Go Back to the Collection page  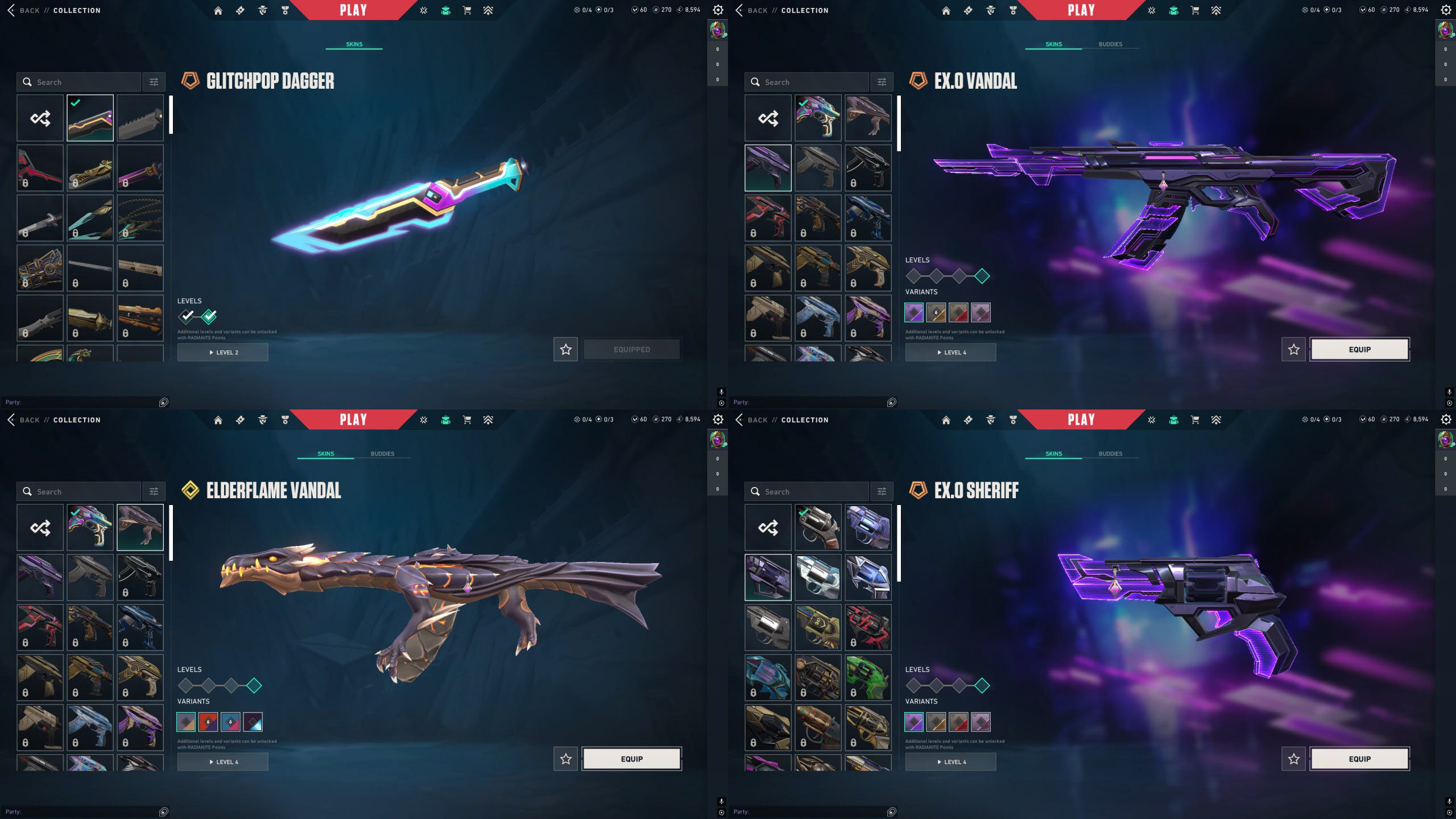coord(28,10)
